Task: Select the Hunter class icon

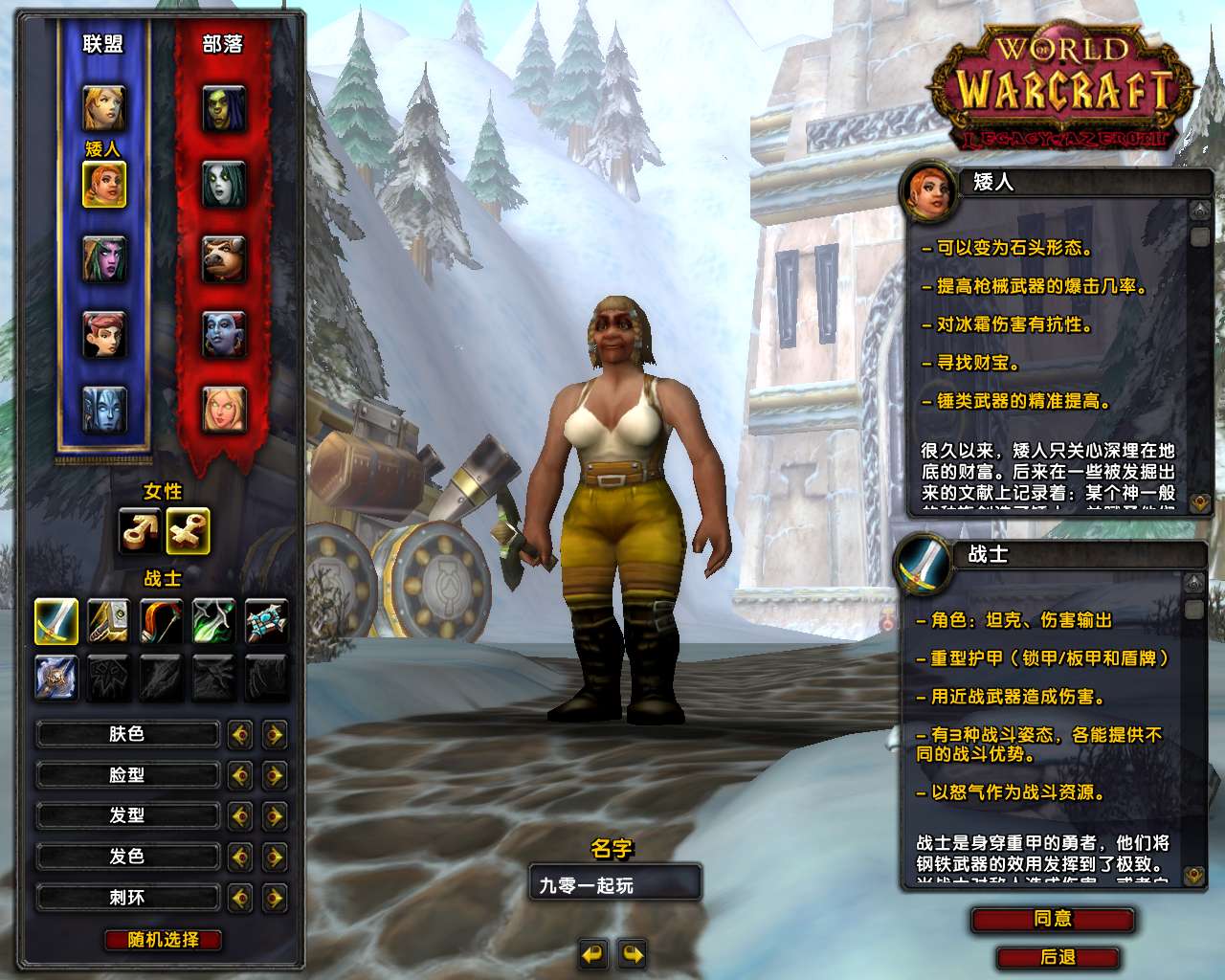Action: coord(162,621)
